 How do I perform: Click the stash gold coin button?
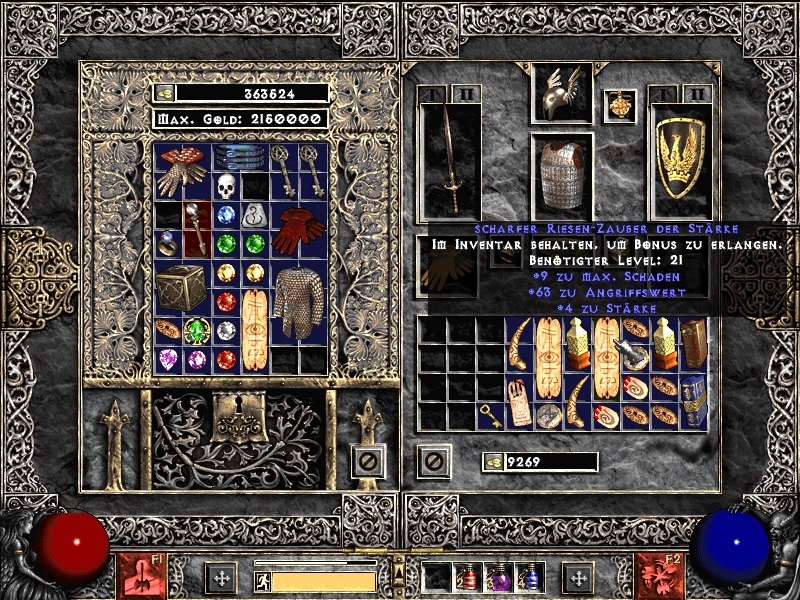(165, 93)
